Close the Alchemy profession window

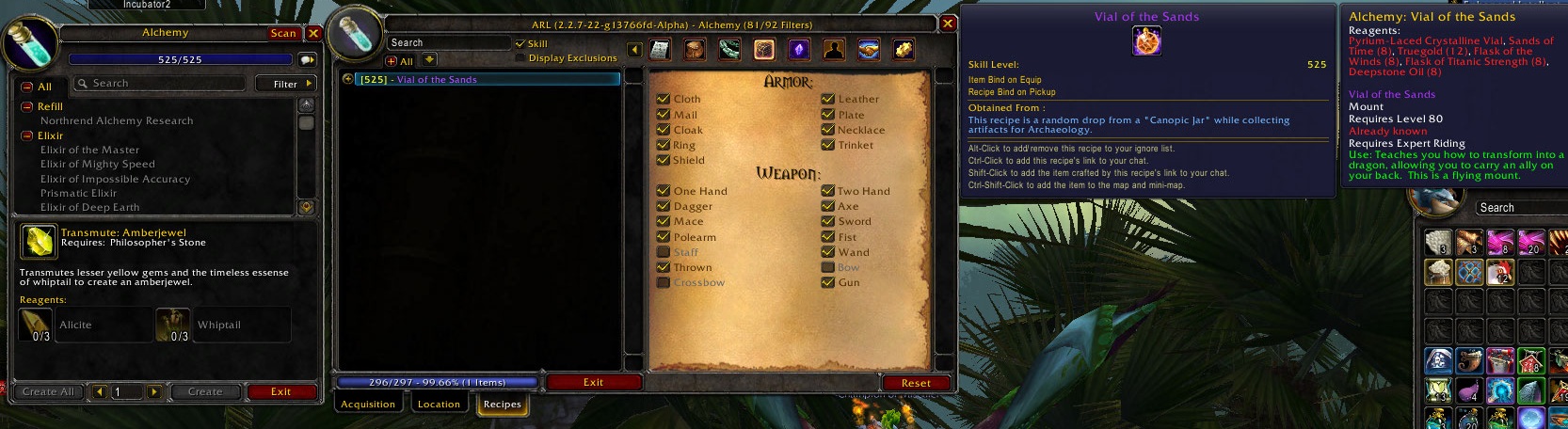pos(314,33)
